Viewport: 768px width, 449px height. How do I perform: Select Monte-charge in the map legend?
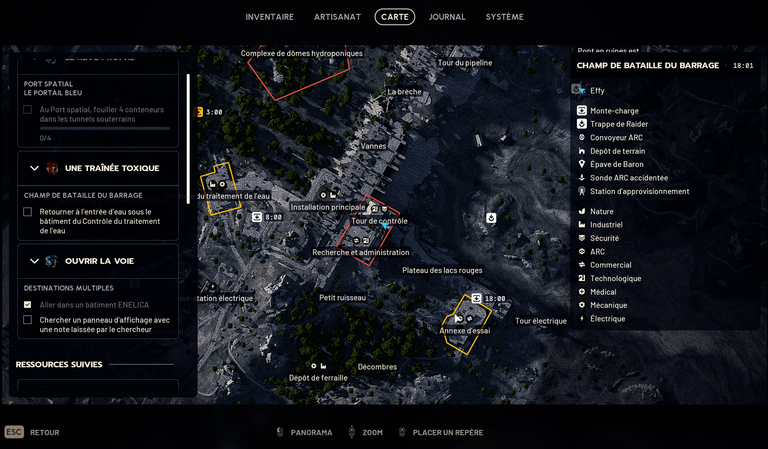(x=614, y=111)
